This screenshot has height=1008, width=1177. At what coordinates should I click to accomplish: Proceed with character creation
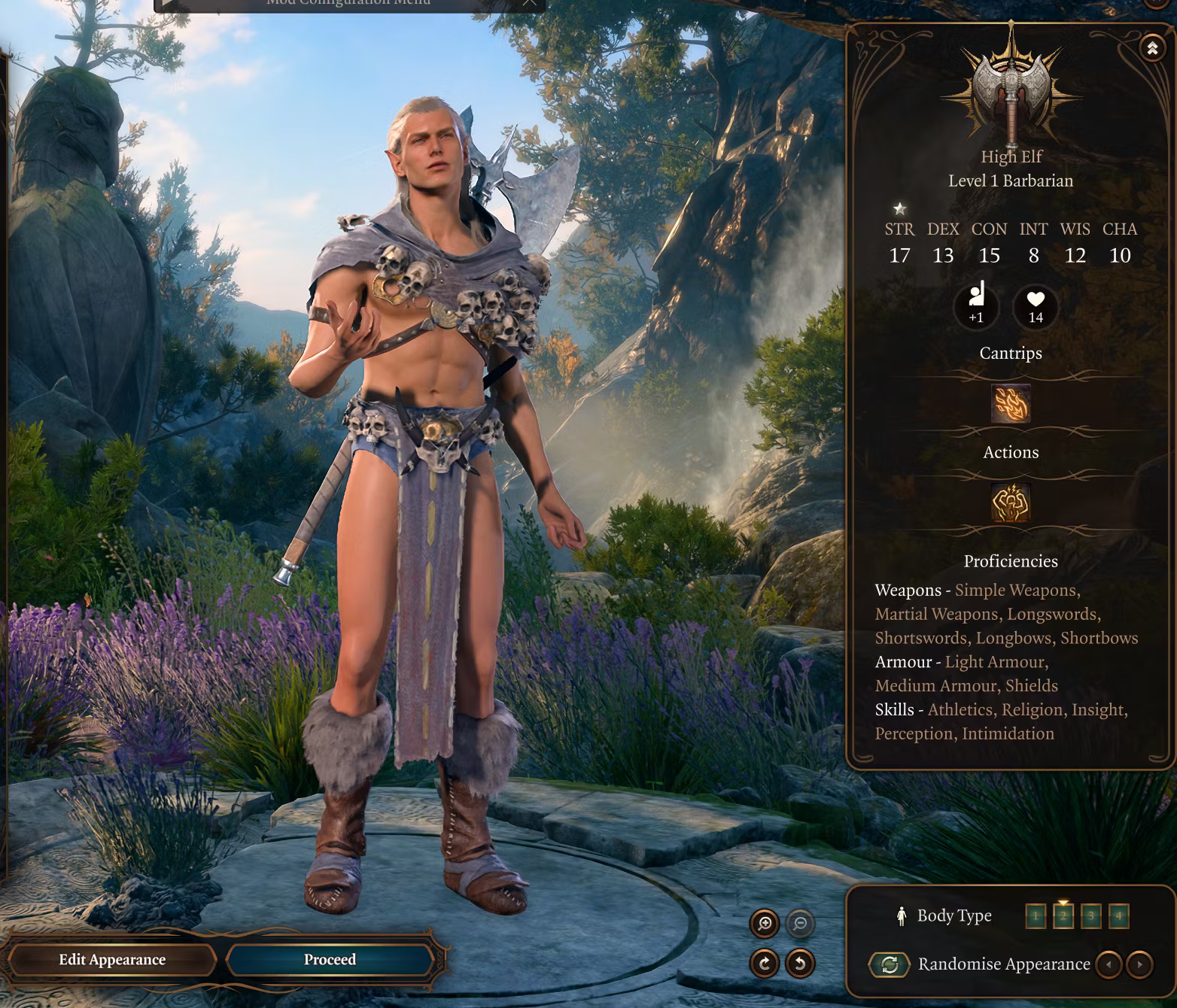(330, 960)
